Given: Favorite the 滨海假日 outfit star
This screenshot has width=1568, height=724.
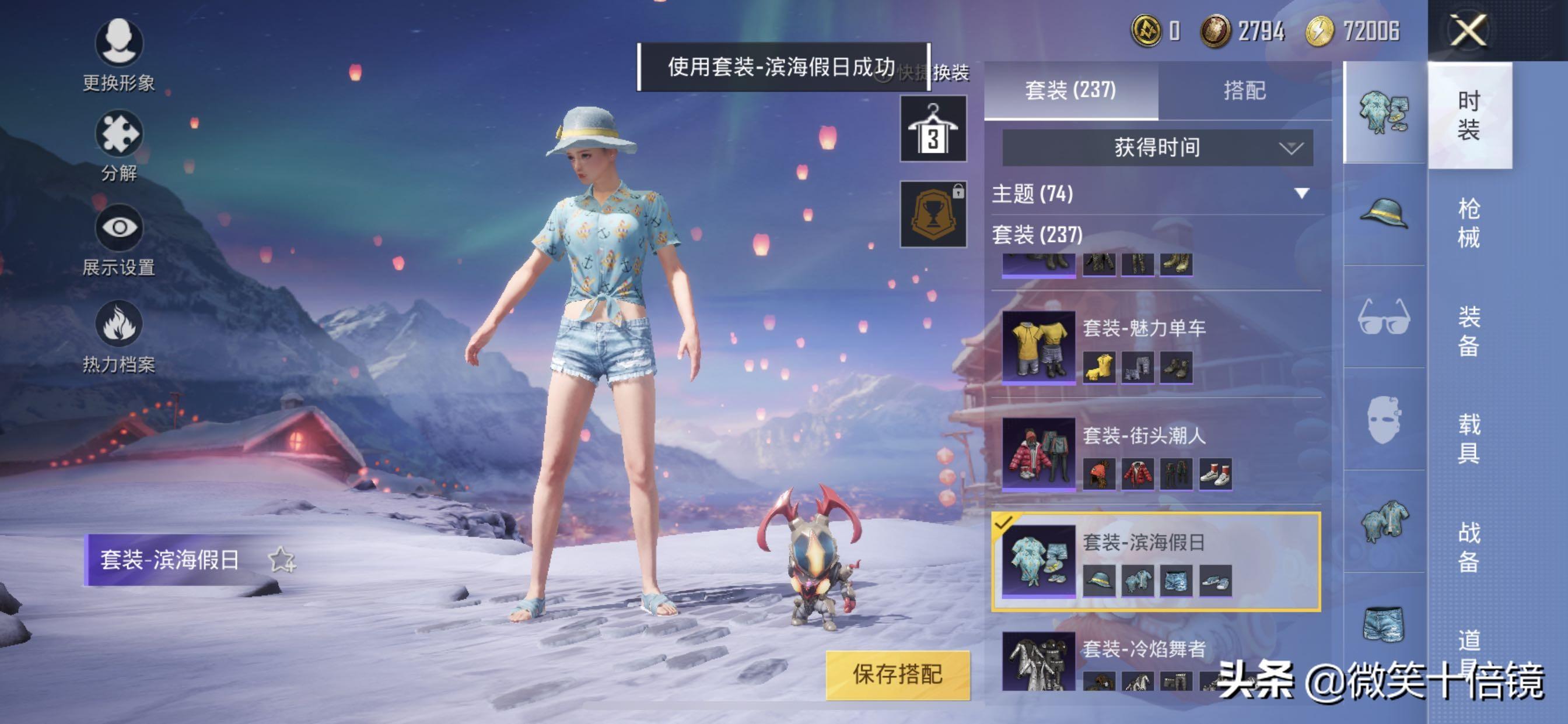Looking at the screenshot, I should [282, 560].
